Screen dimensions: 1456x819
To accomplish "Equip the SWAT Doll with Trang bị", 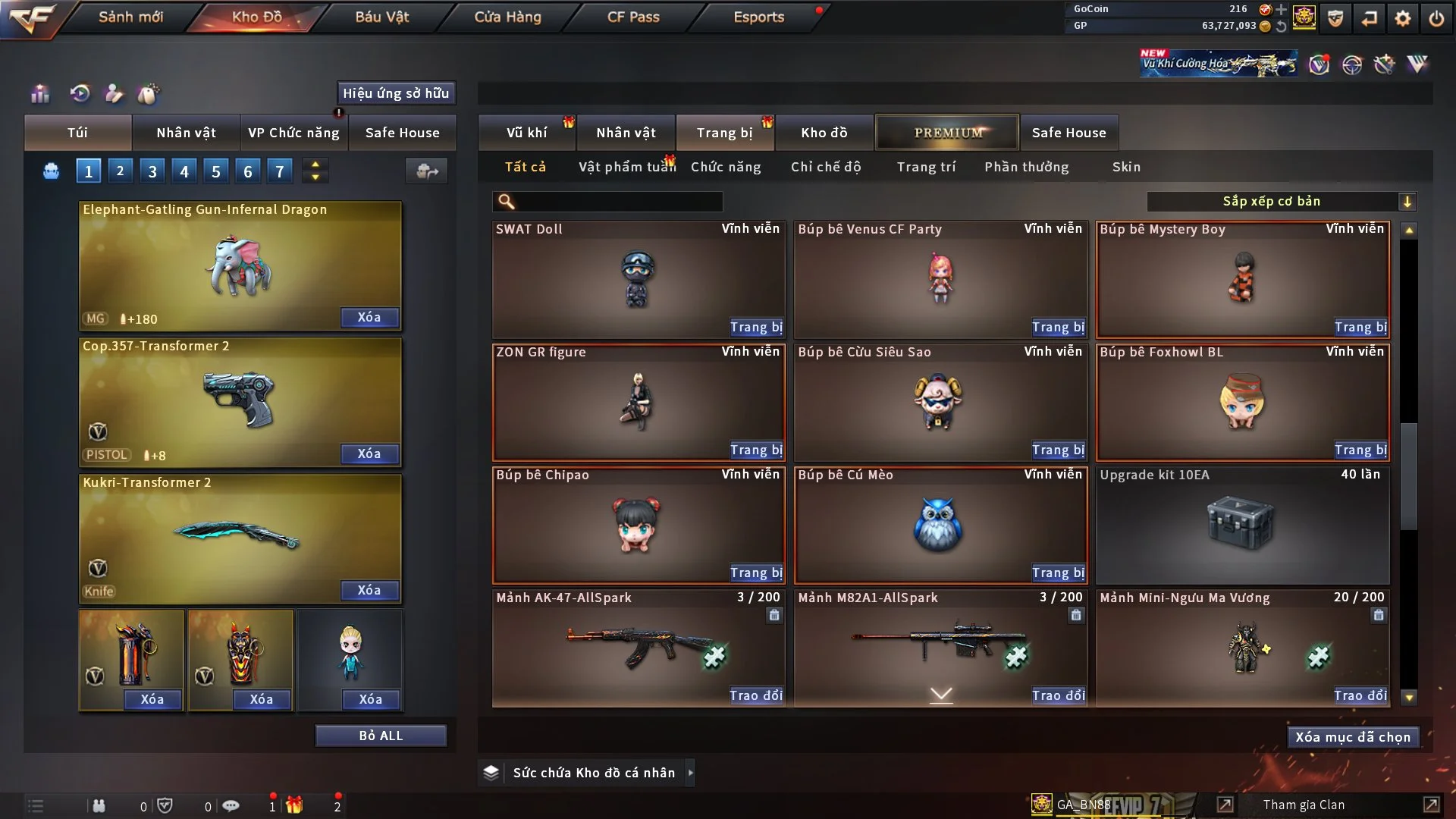I will pos(756,327).
